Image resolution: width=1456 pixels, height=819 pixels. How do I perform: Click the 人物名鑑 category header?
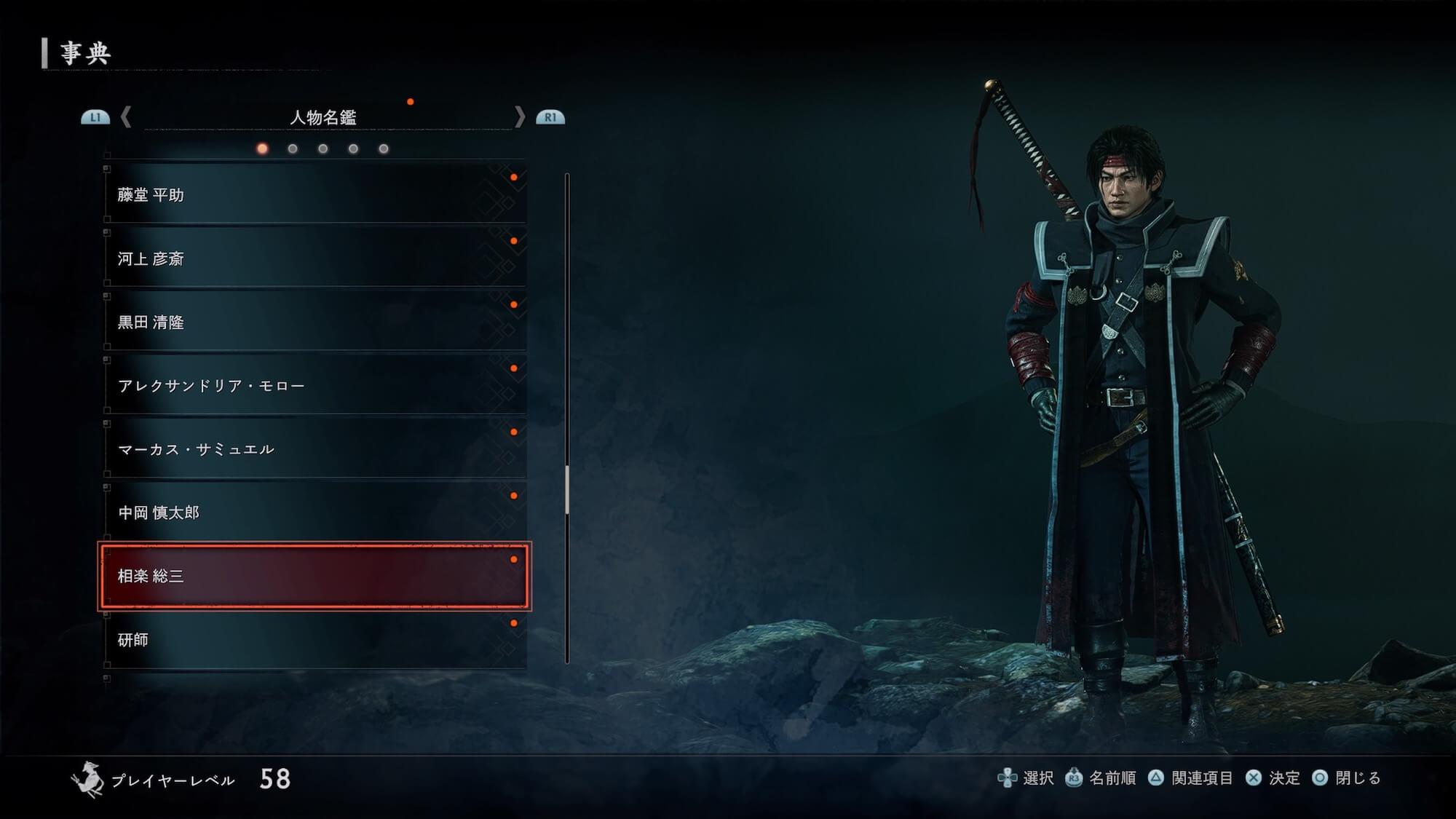[323, 117]
